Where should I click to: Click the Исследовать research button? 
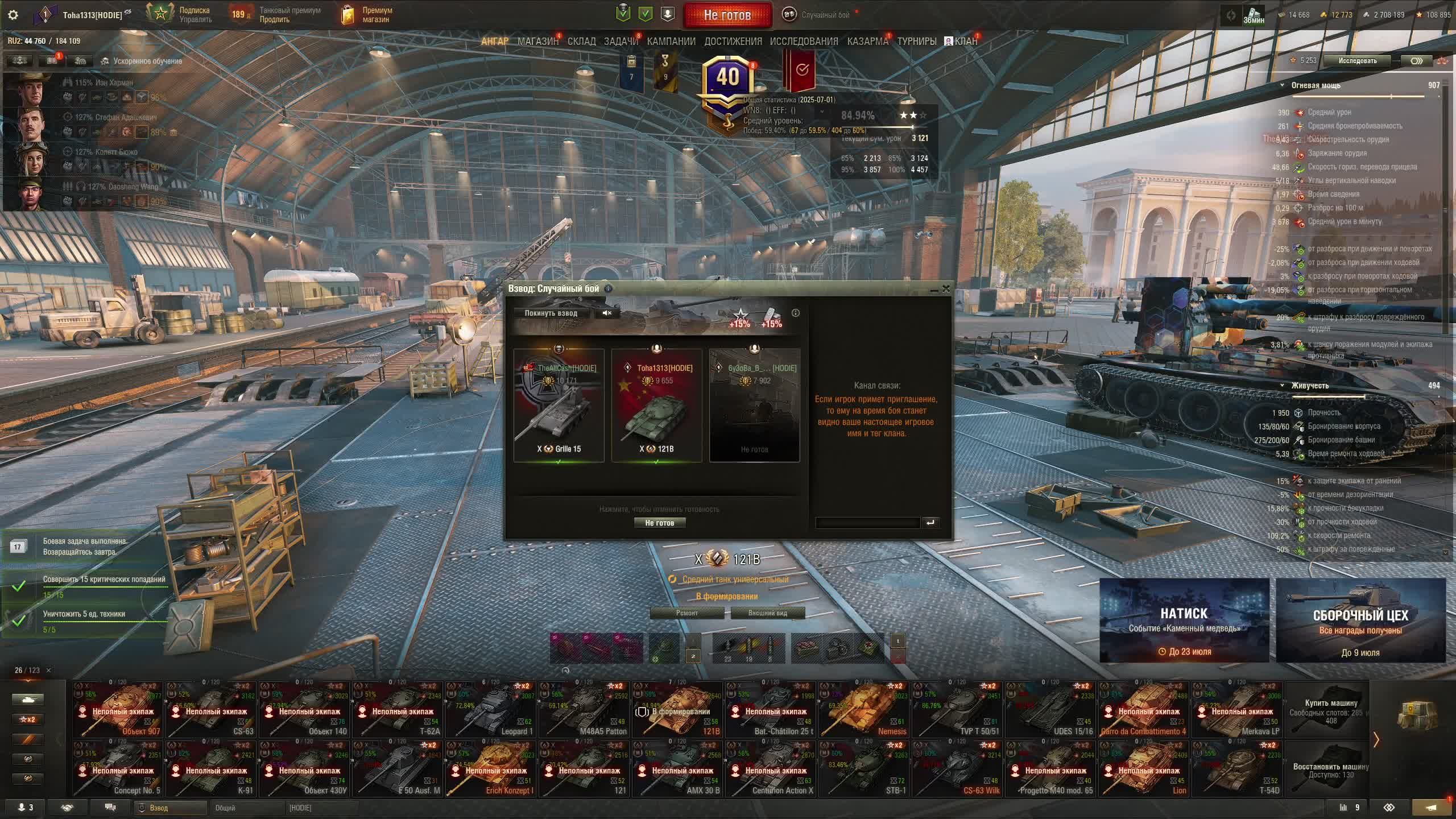(x=1357, y=61)
